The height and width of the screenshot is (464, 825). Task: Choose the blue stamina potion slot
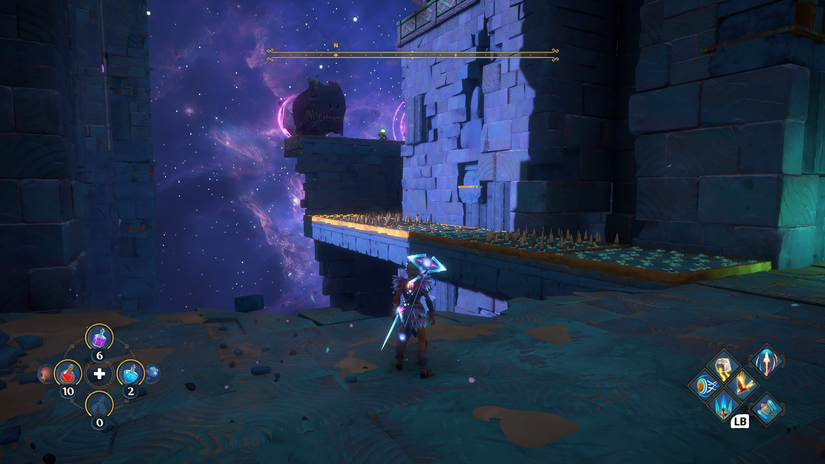click(x=130, y=374)
